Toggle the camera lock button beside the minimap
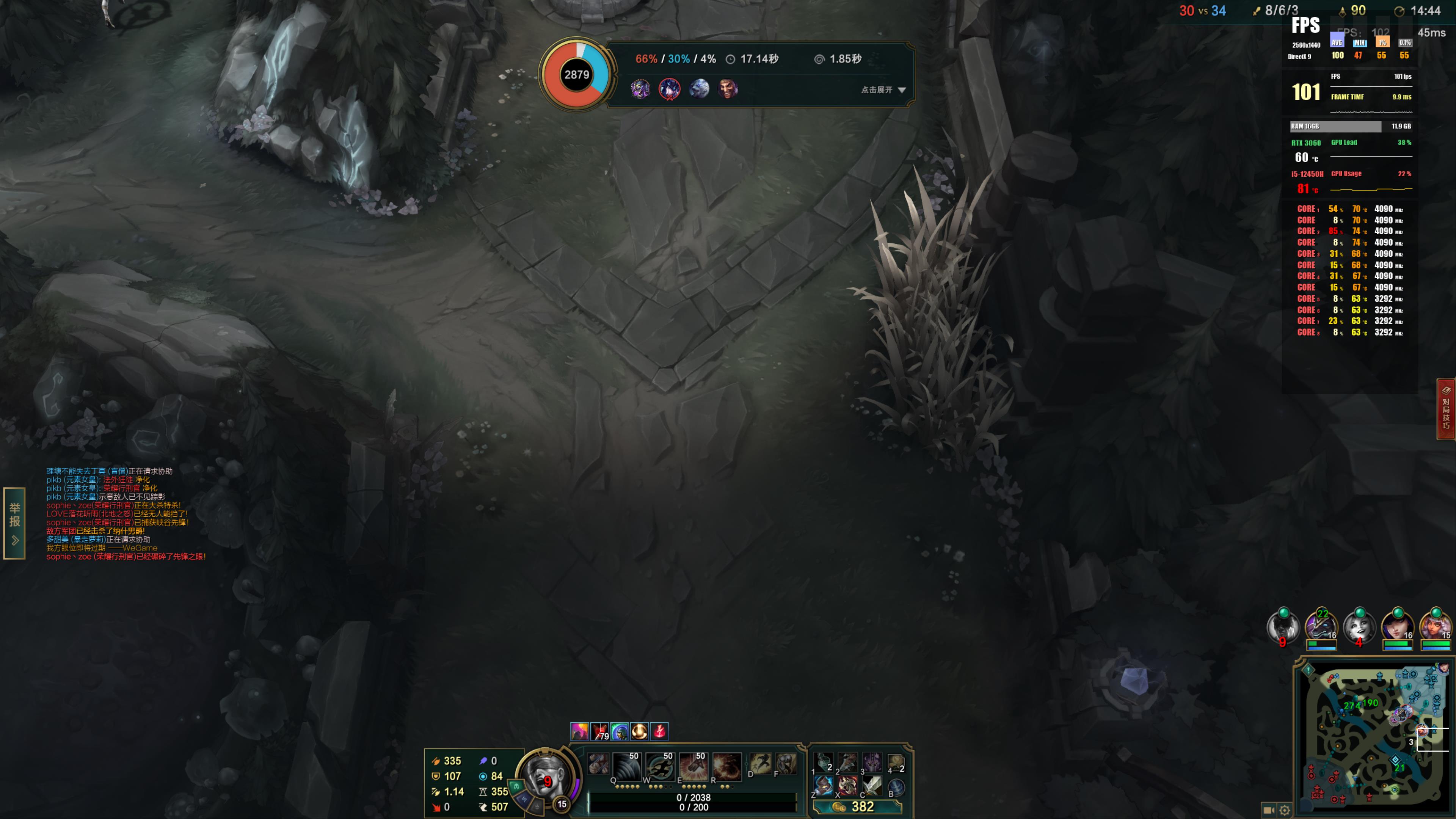1456x819 pixels. coord(1268,810)
